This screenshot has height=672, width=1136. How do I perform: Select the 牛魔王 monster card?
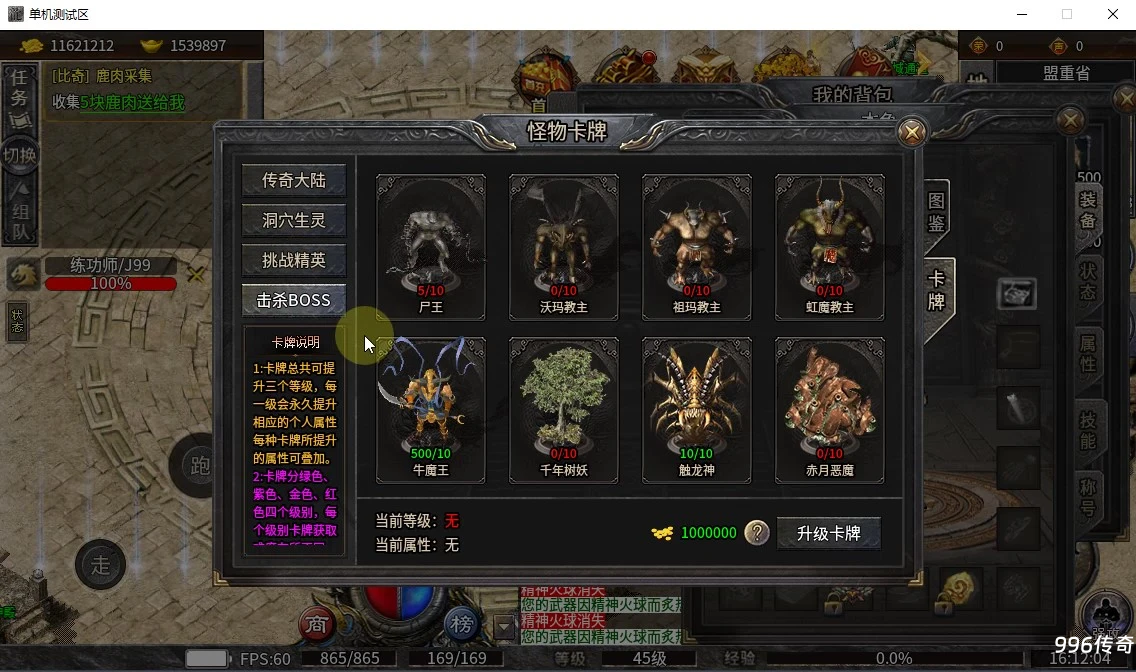point(431,409)
